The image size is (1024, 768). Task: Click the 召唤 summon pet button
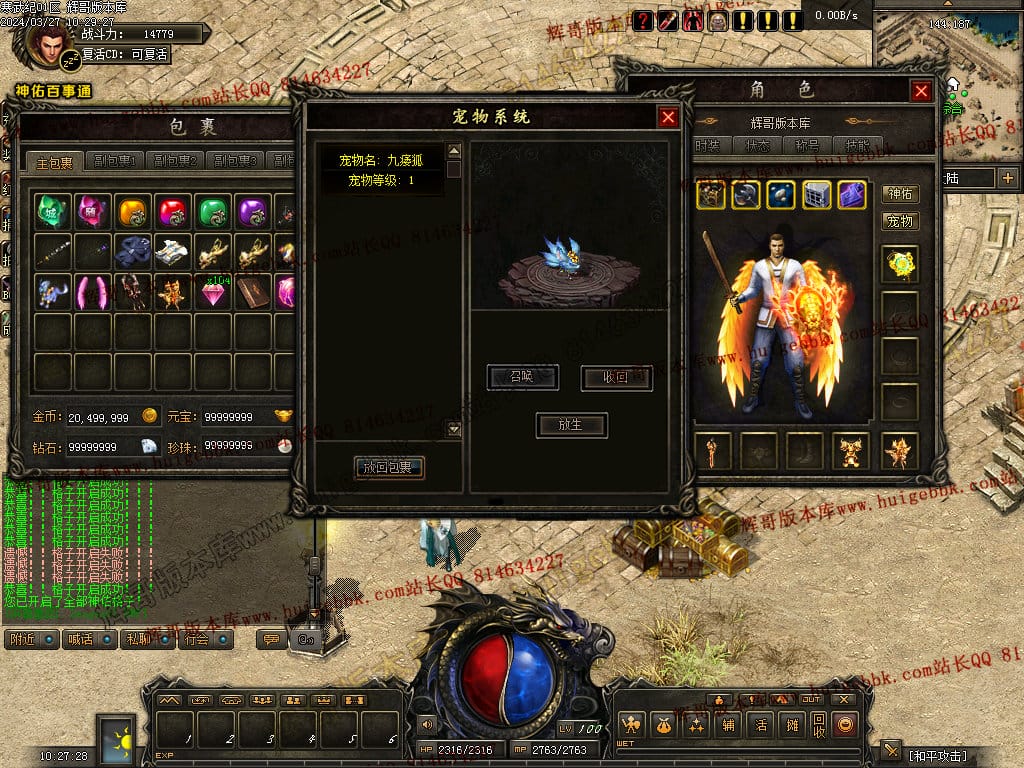point(522,377)
